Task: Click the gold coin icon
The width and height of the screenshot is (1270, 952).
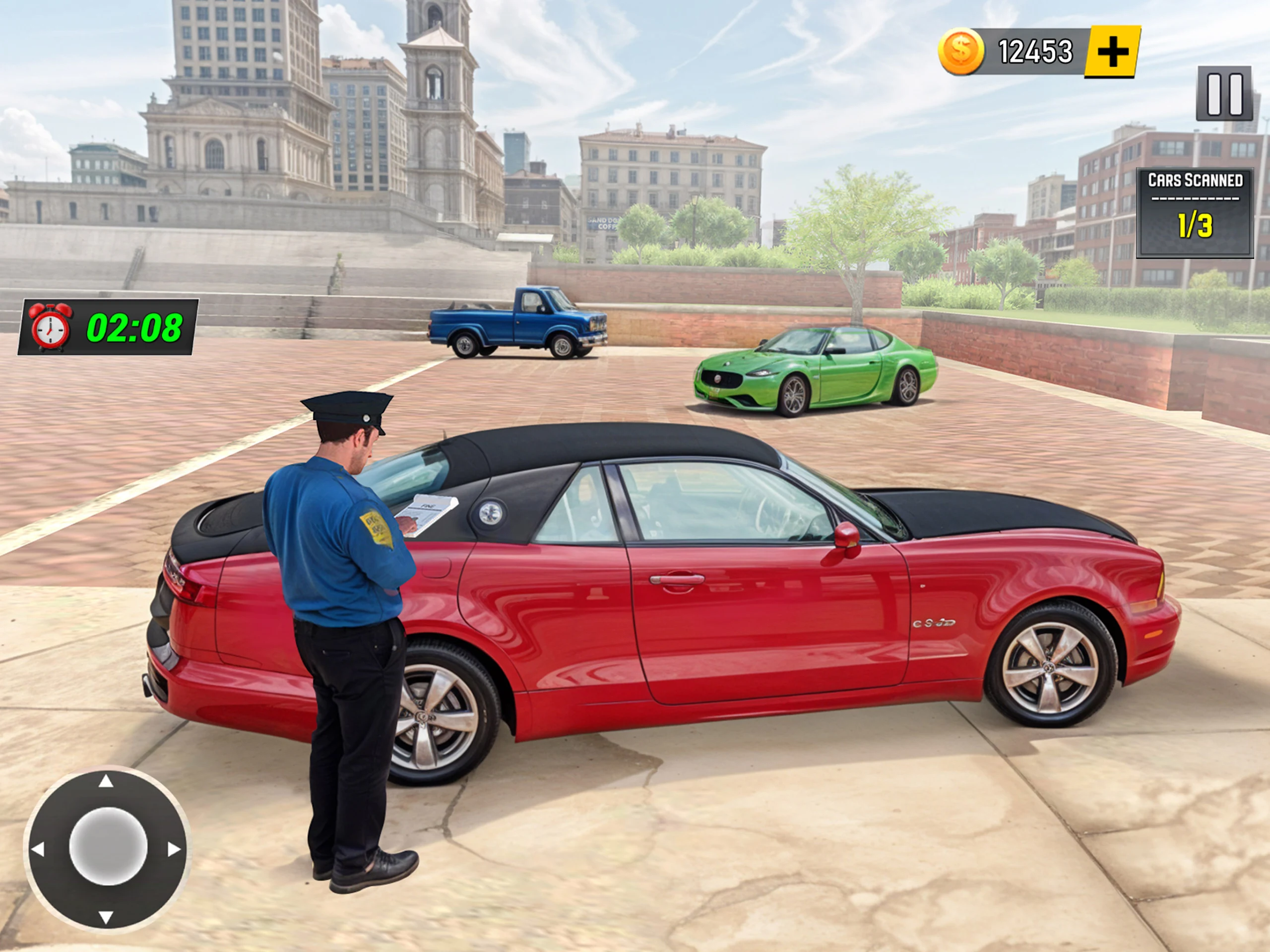Action: pos(960,52)
